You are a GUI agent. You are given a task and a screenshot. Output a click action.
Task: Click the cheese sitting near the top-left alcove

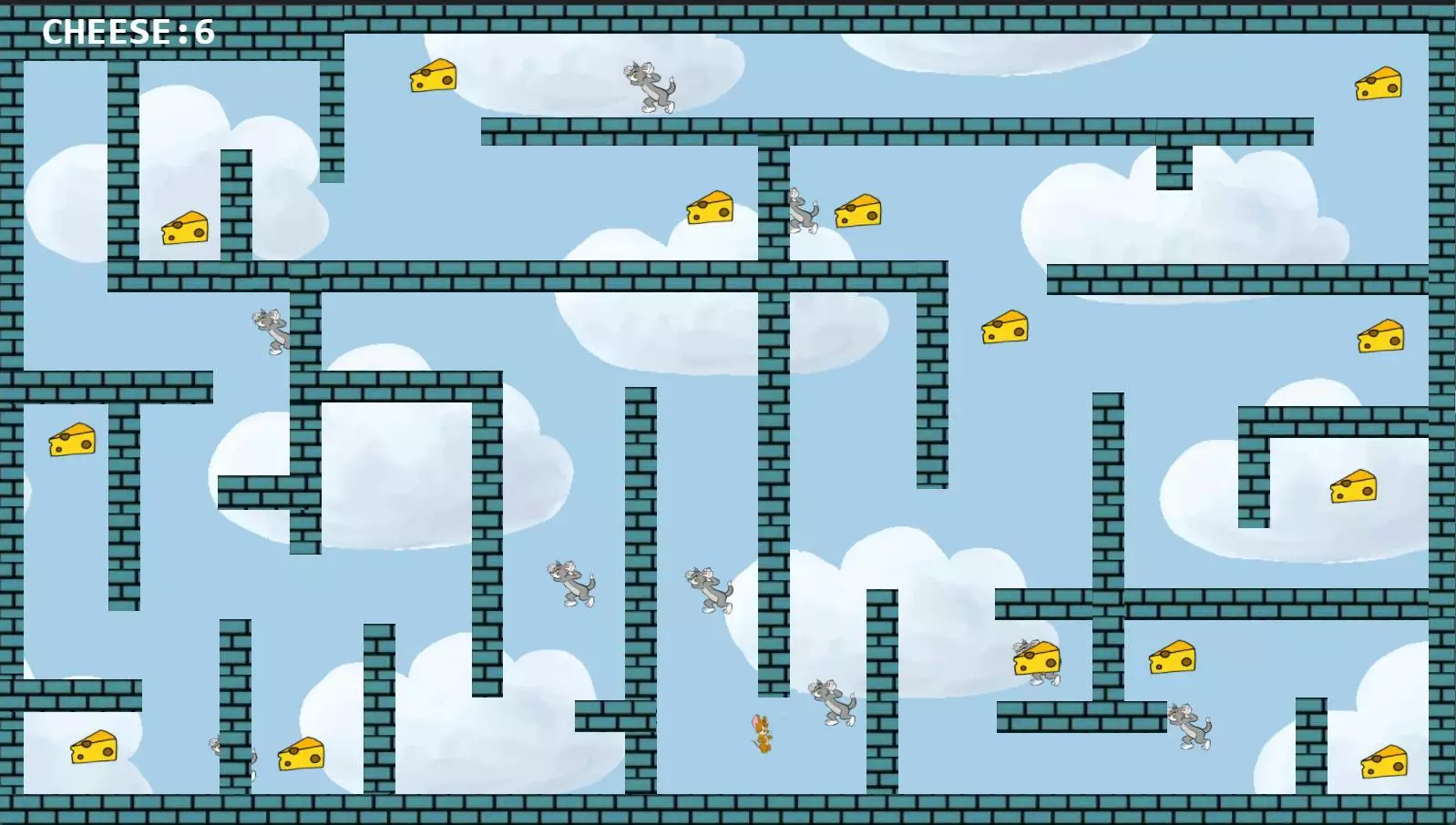185,229
